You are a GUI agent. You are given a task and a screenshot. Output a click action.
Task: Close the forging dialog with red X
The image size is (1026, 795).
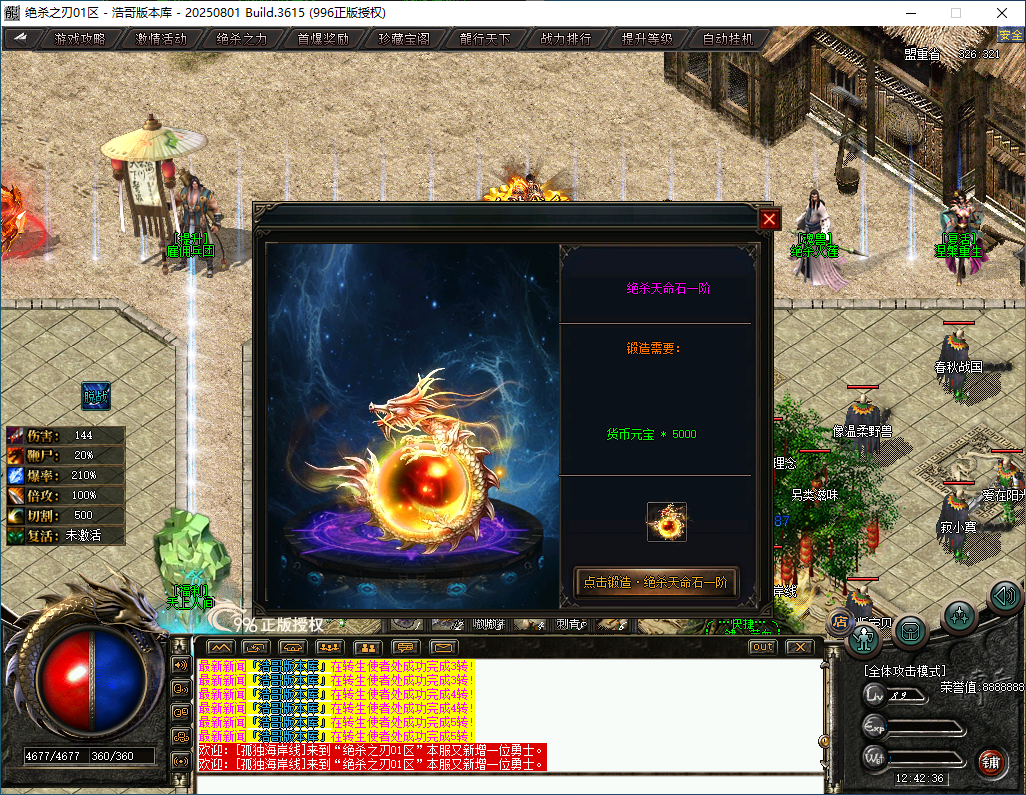click(x=769, y=220)
